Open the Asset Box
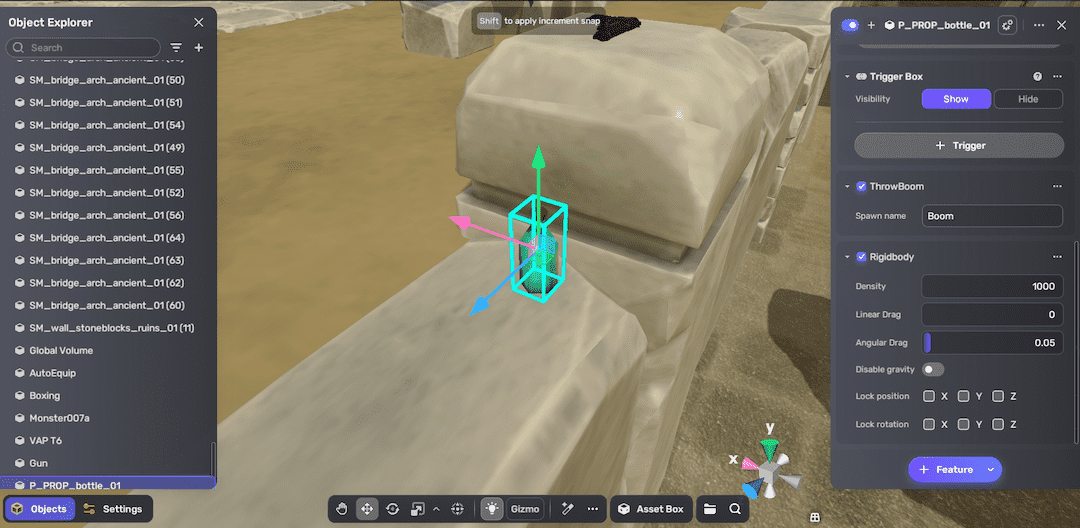The width and height of the screenshot is (1080, 528). coord(650,509)
